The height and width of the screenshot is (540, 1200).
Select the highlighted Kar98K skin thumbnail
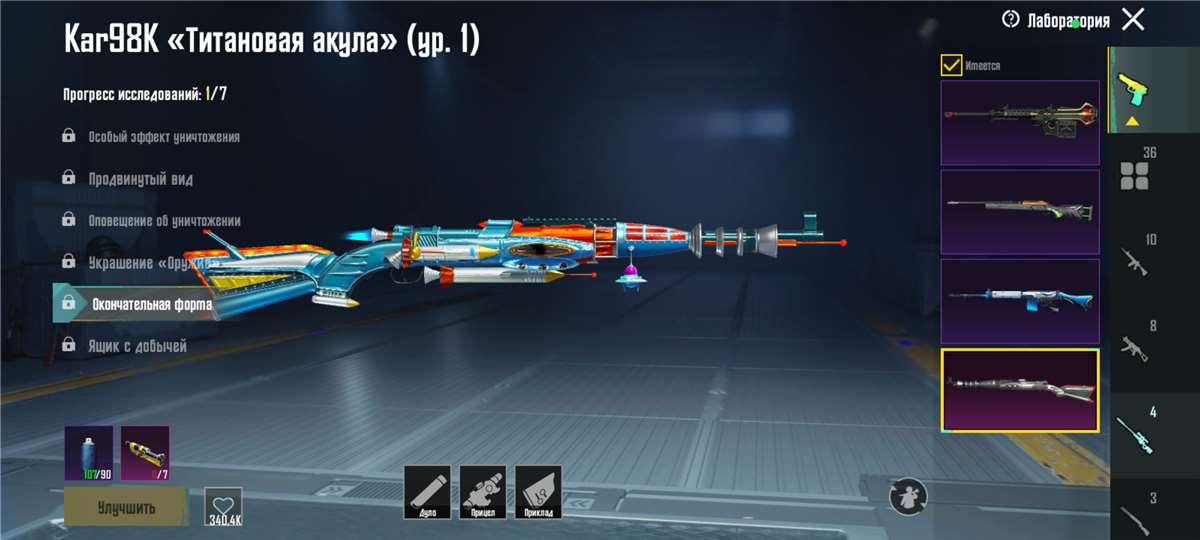[1020, 390]
